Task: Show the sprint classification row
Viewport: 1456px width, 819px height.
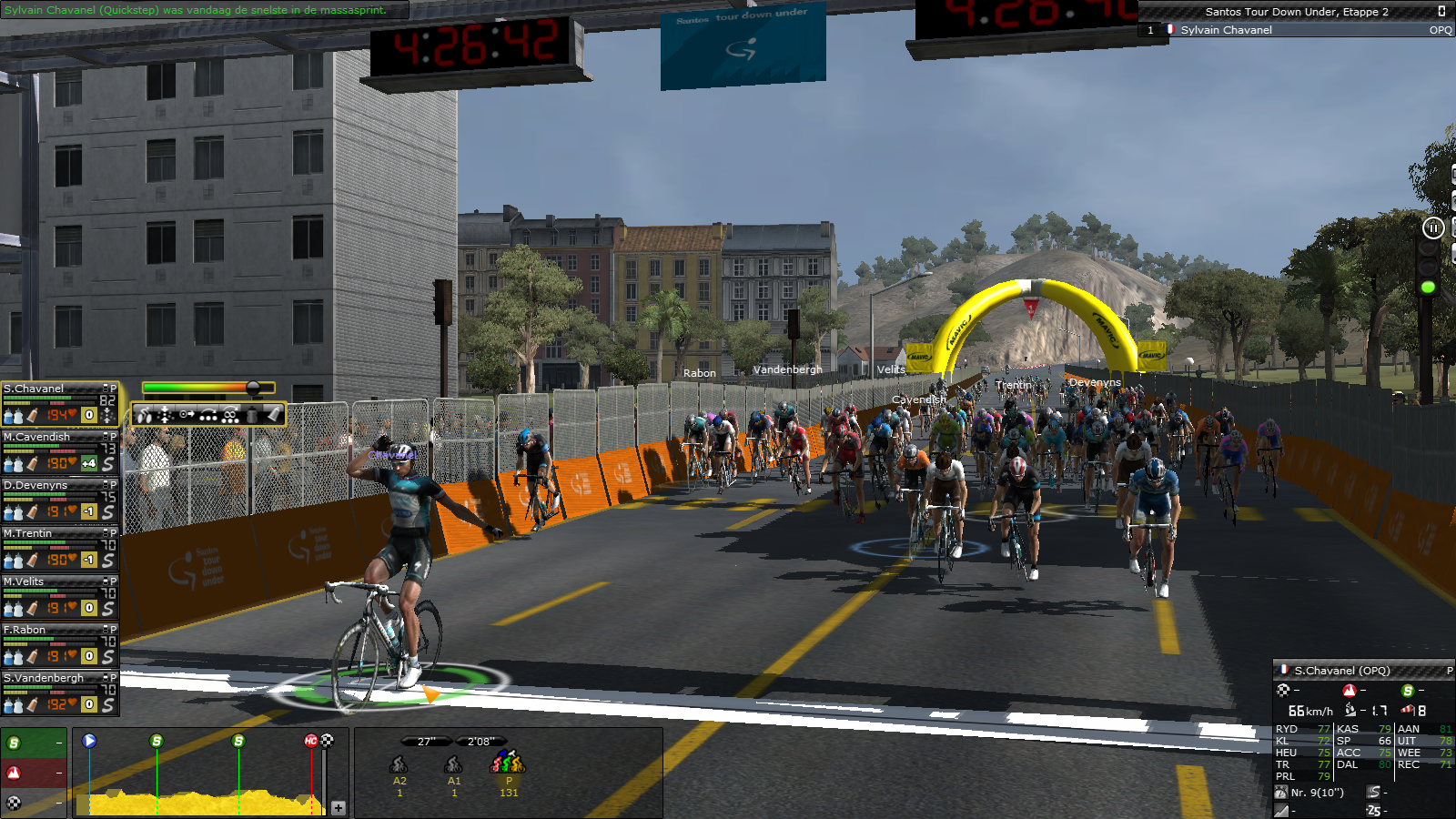Action: 34,743
